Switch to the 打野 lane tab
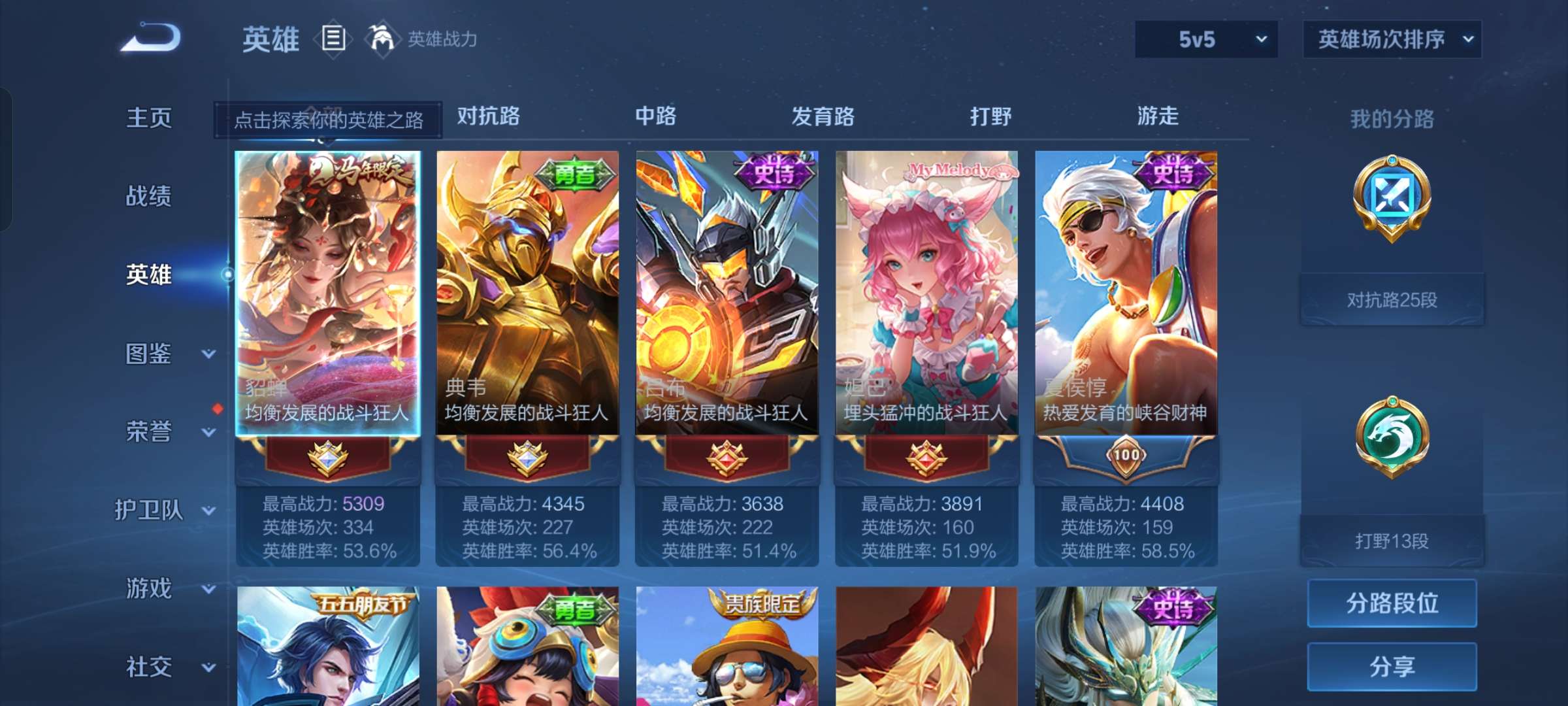 coord(988,116)
